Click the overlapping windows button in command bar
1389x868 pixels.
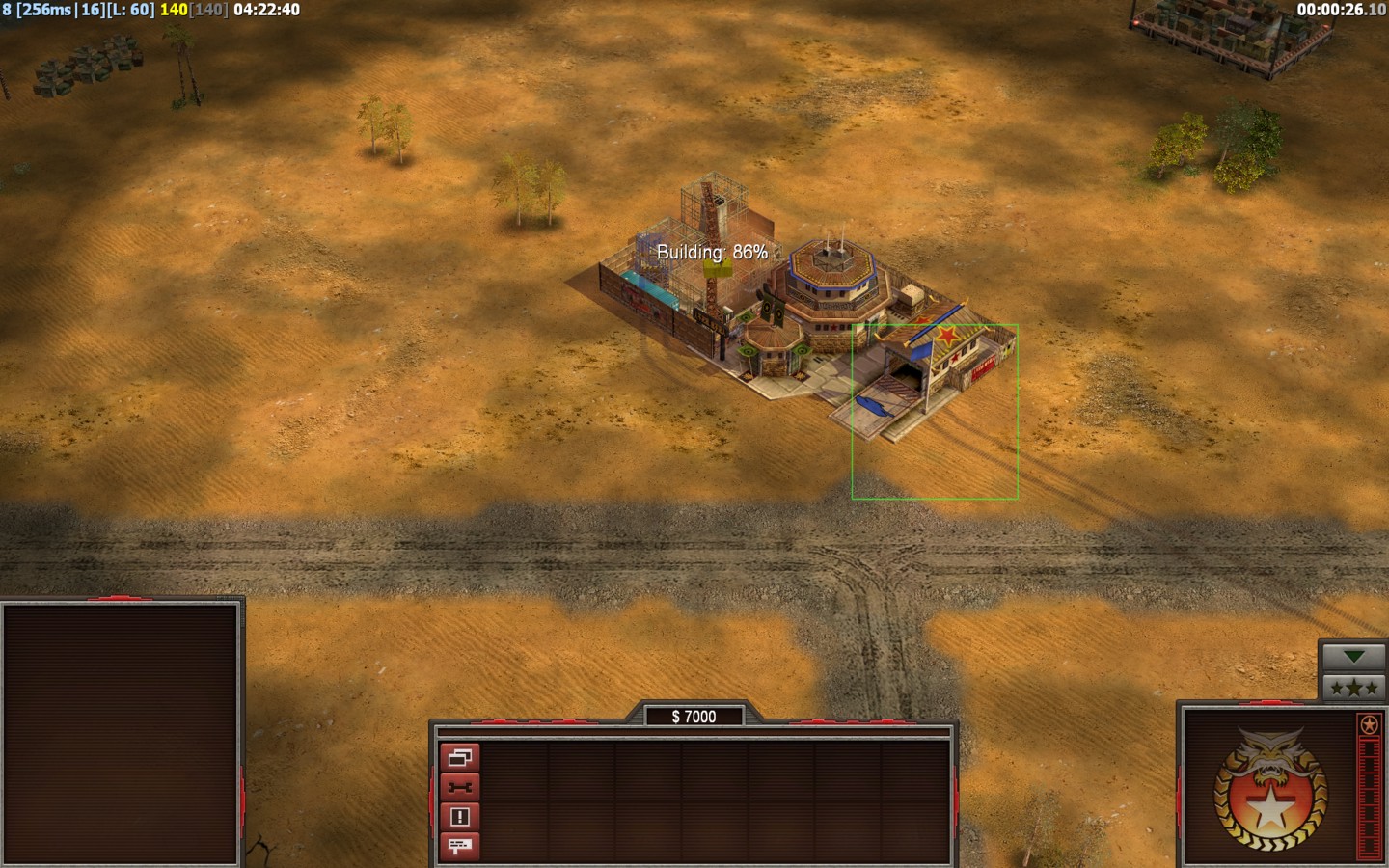(459, 757)
